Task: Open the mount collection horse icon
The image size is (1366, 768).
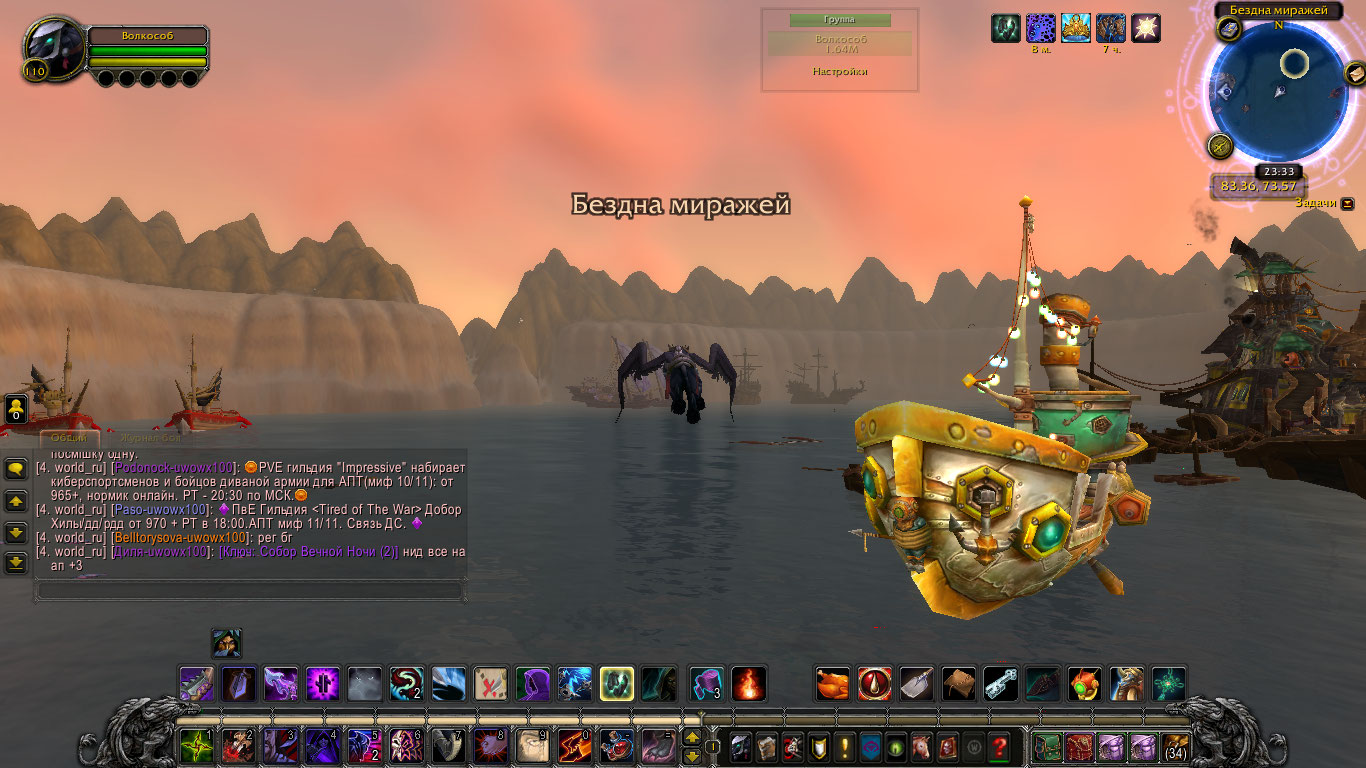Action: click(920, 747)
